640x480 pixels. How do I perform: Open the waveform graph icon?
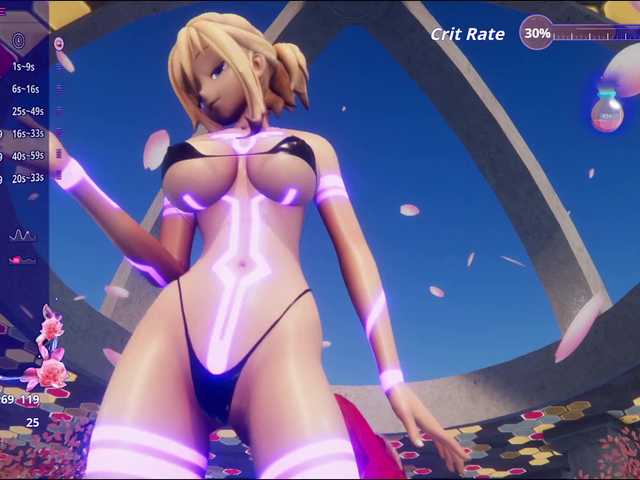point(22,235)
